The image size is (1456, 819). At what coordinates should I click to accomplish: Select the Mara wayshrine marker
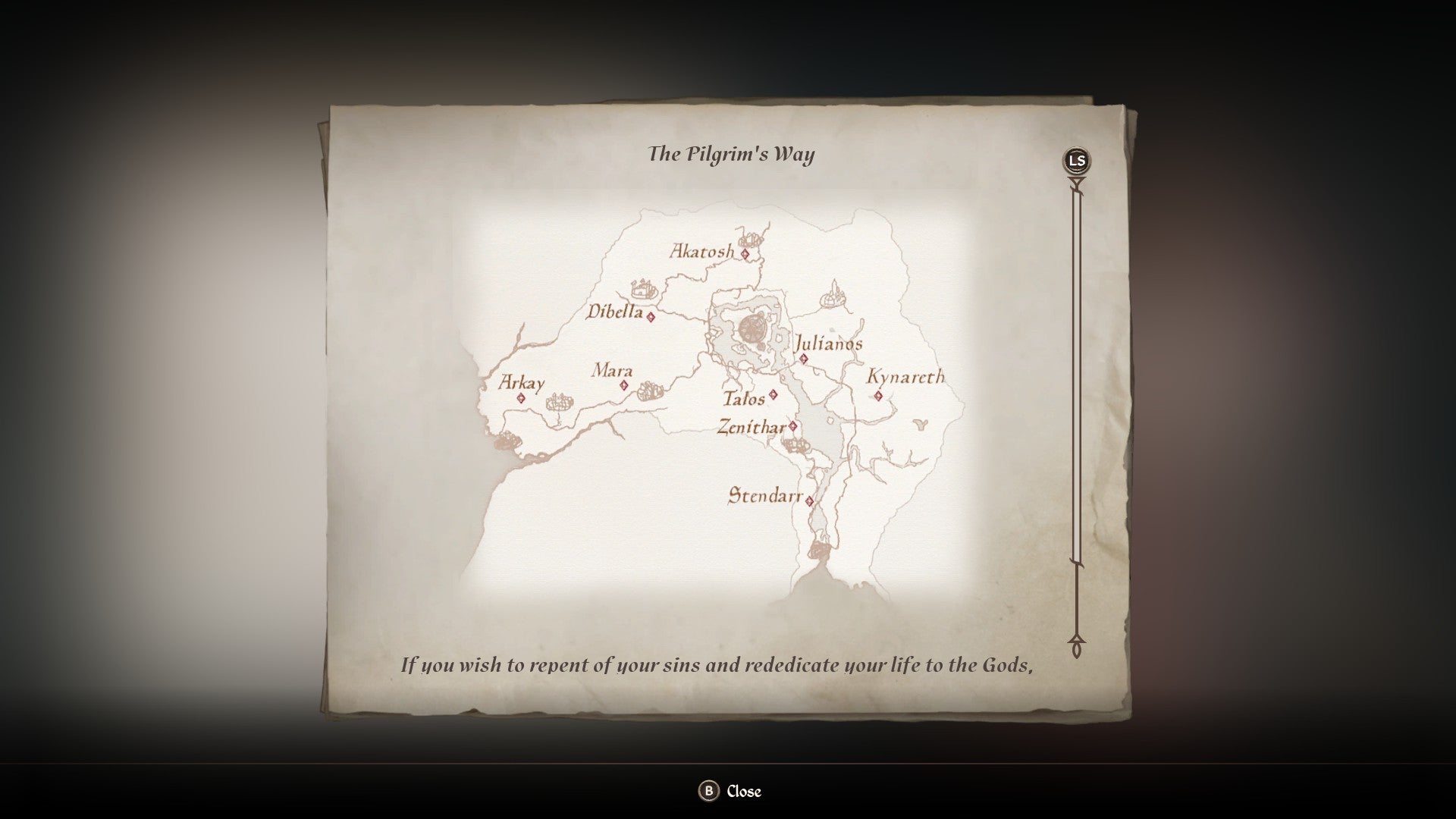[623, 386]
